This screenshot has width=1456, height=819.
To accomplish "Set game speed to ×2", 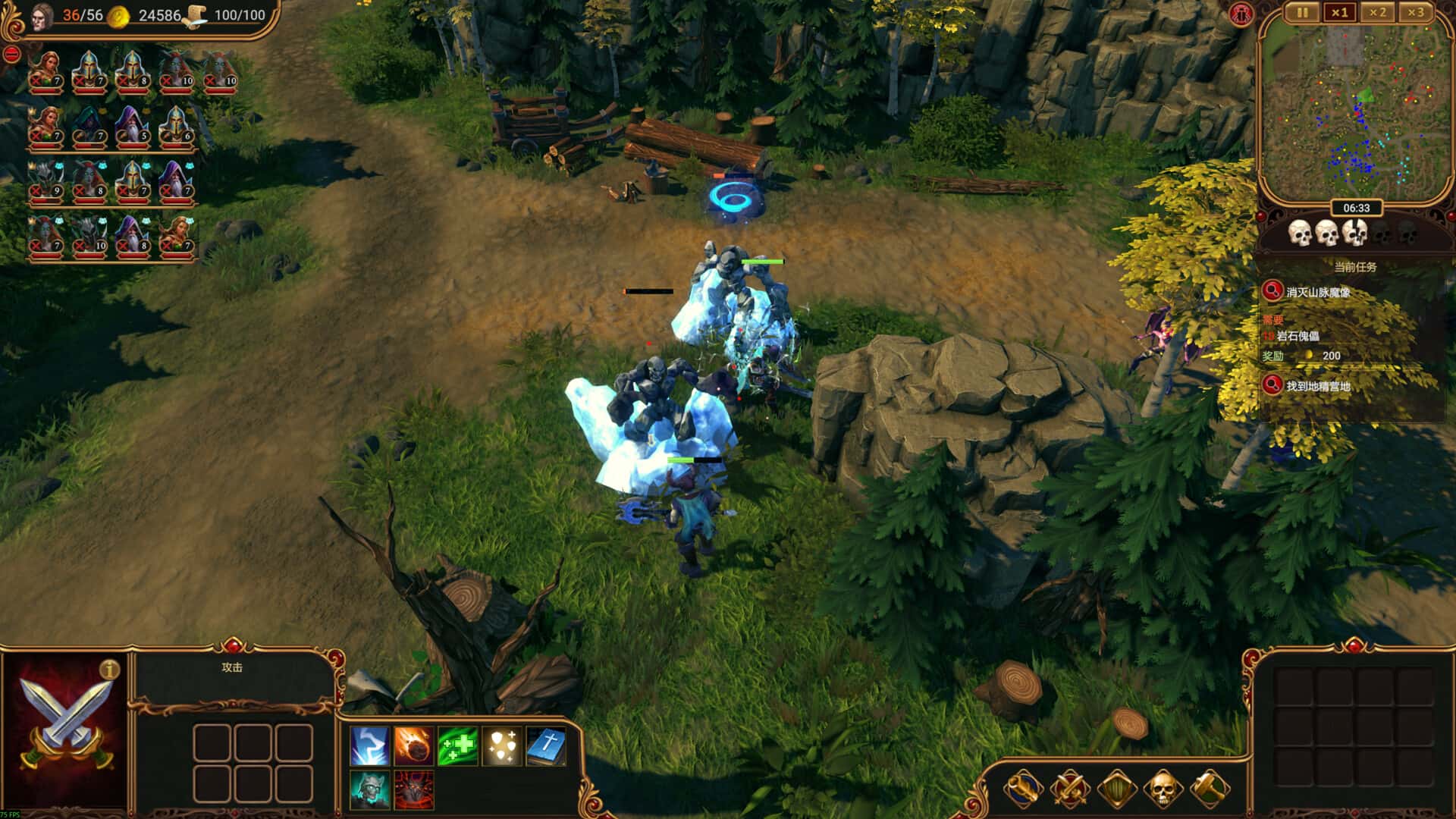I will coord(1377,13).
